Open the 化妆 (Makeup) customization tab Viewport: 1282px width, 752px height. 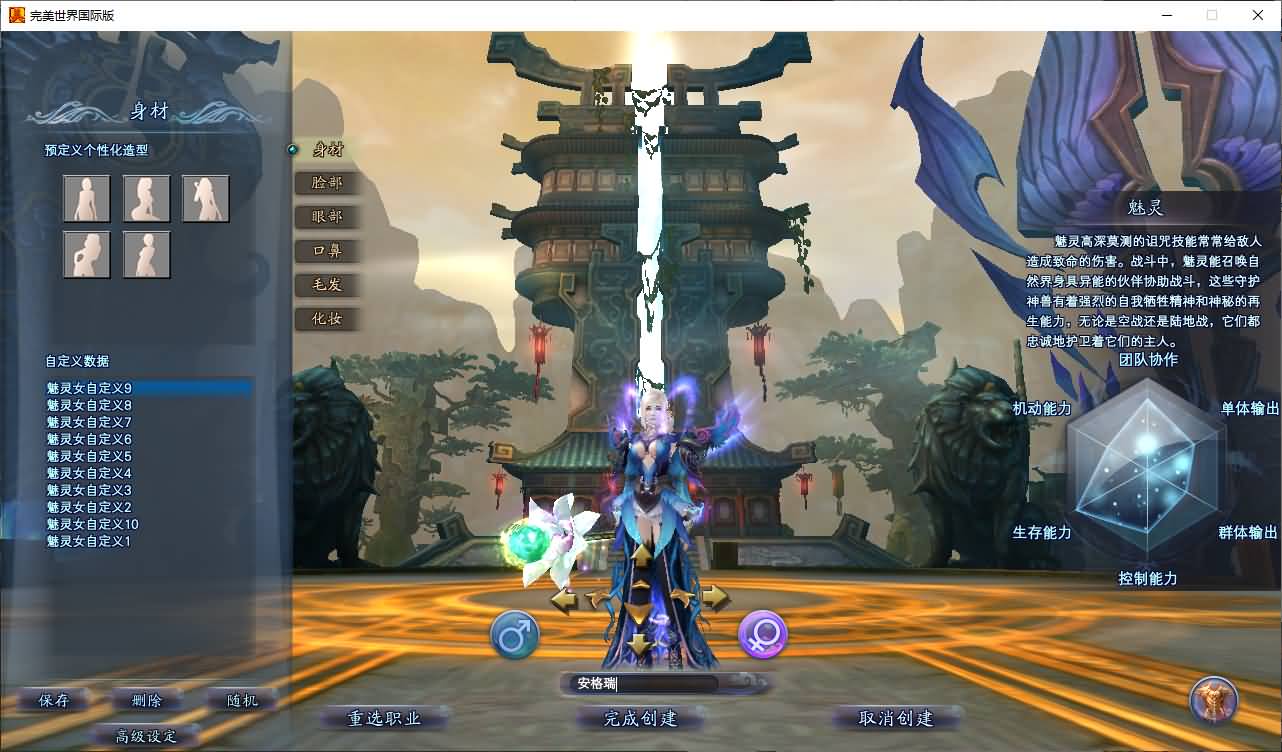[x=326, y=319]
